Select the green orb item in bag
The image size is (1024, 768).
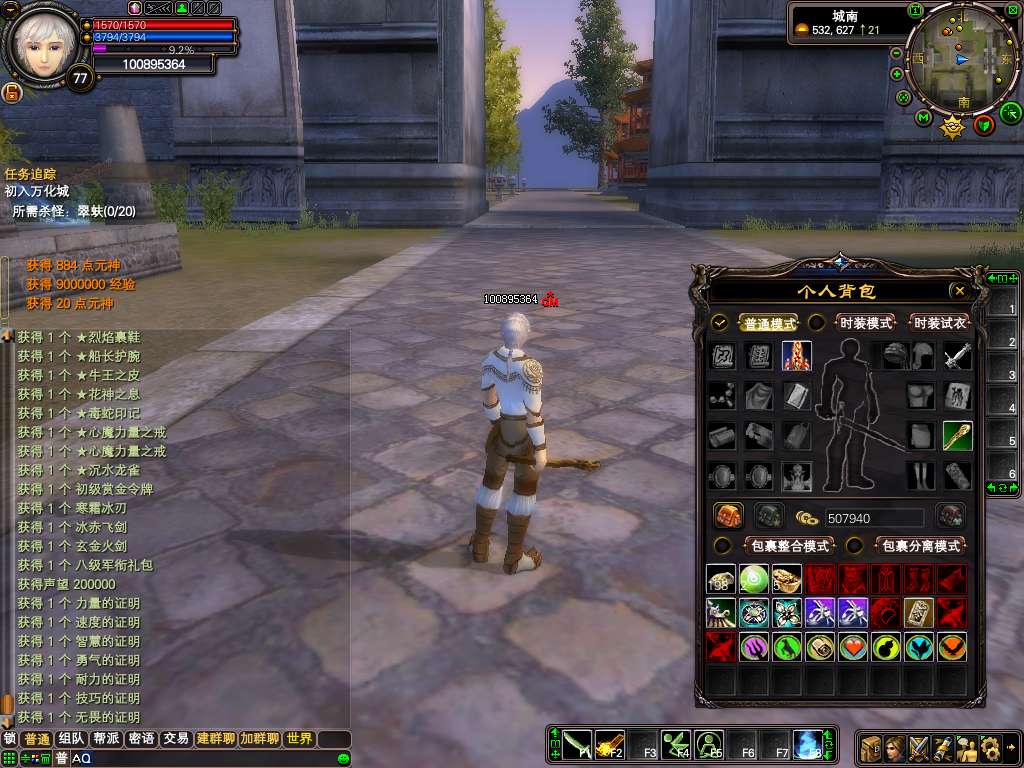coord(753,578)
